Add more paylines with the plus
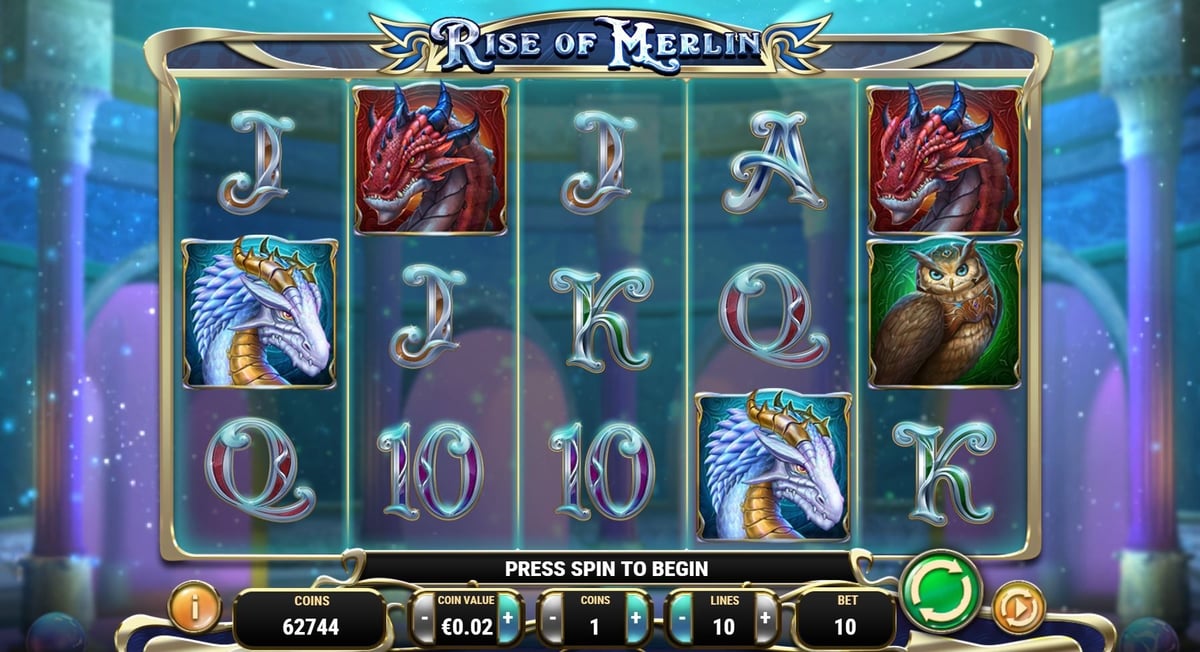1200x652 pixels. coord(765,618)
